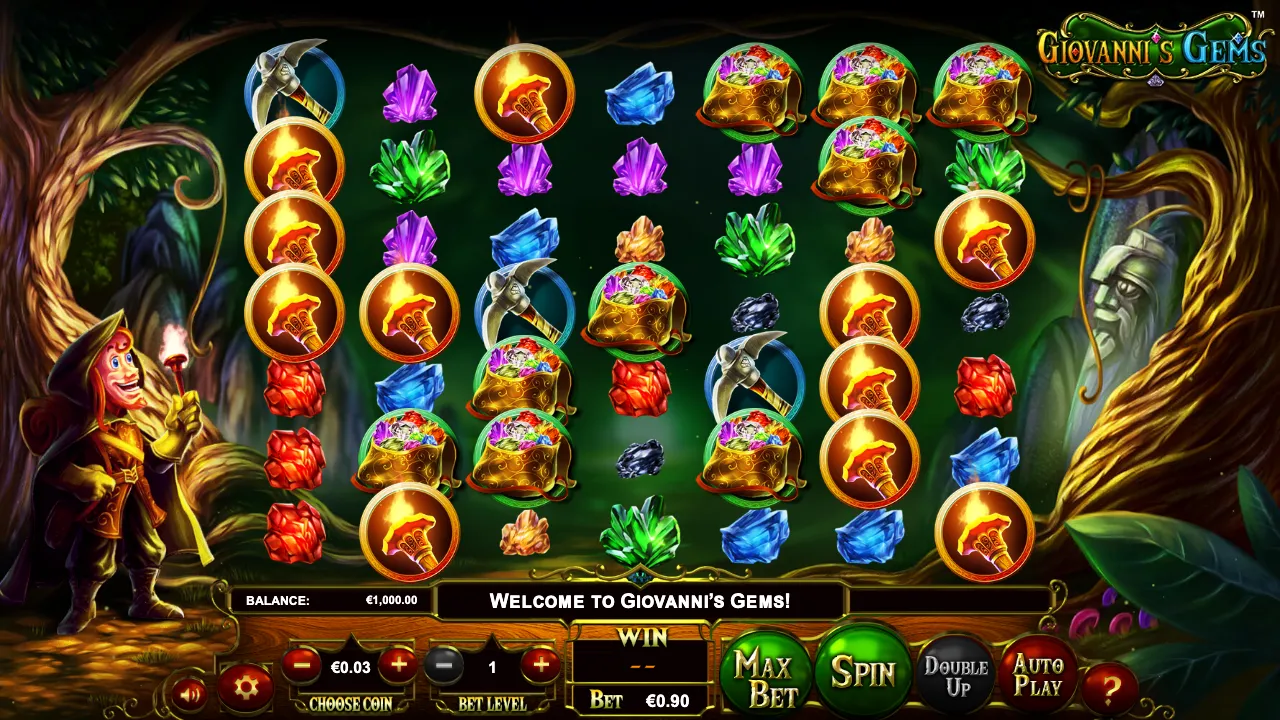Image resolution: width=1280 pixels, height=720 pixels.
Task: Toggle the sound speaker icon
Action: click(189, 692)
